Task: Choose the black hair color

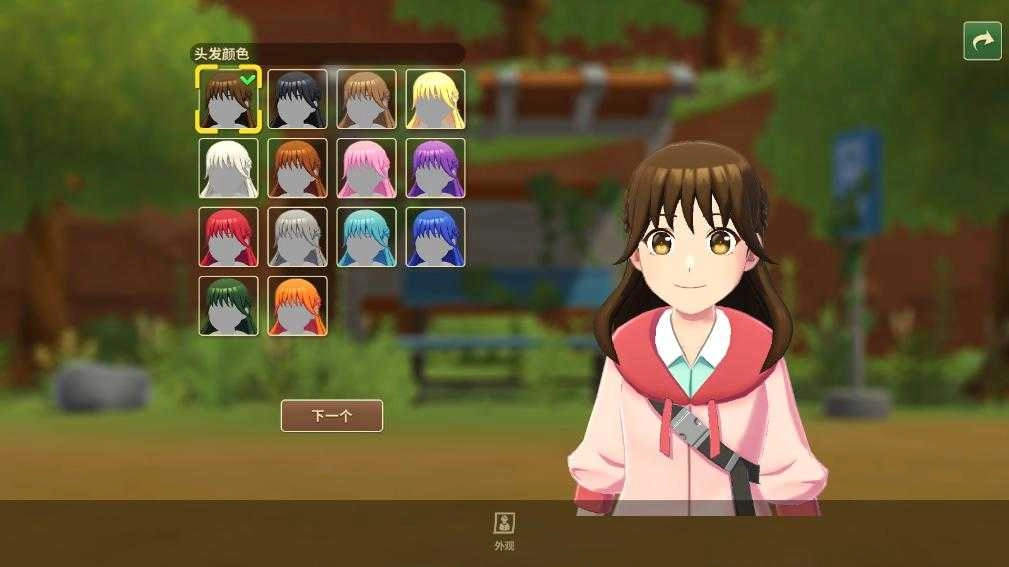Action: coord(297,99)
